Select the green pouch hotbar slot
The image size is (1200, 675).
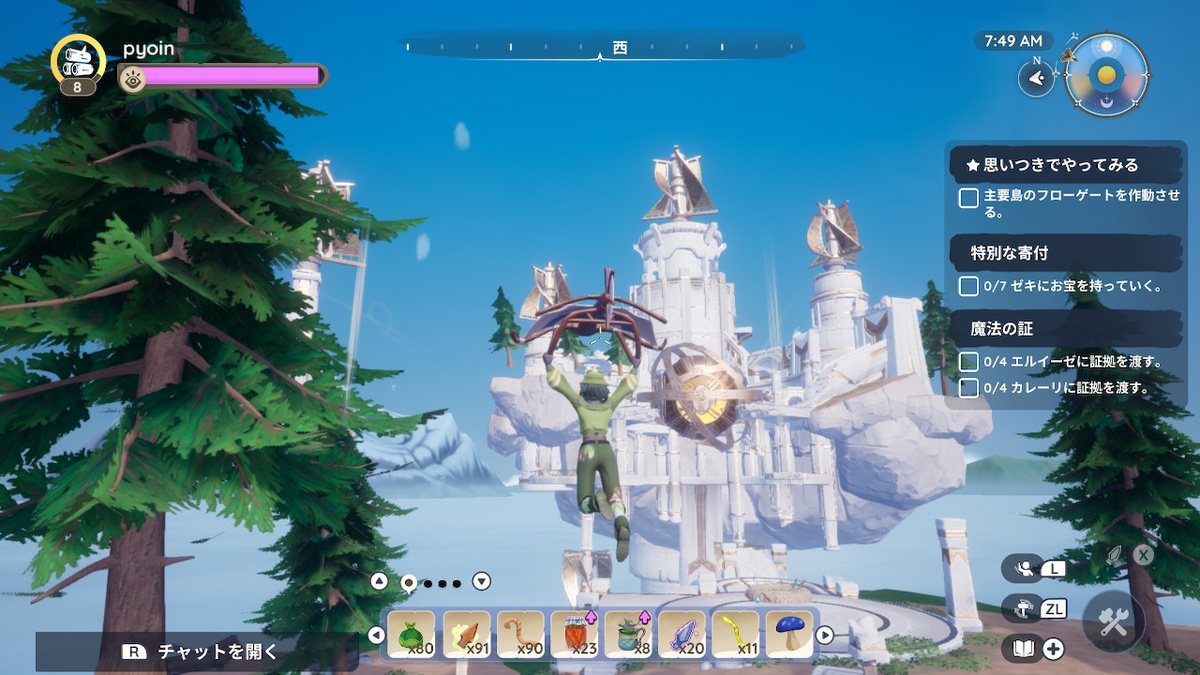point(411,634)
